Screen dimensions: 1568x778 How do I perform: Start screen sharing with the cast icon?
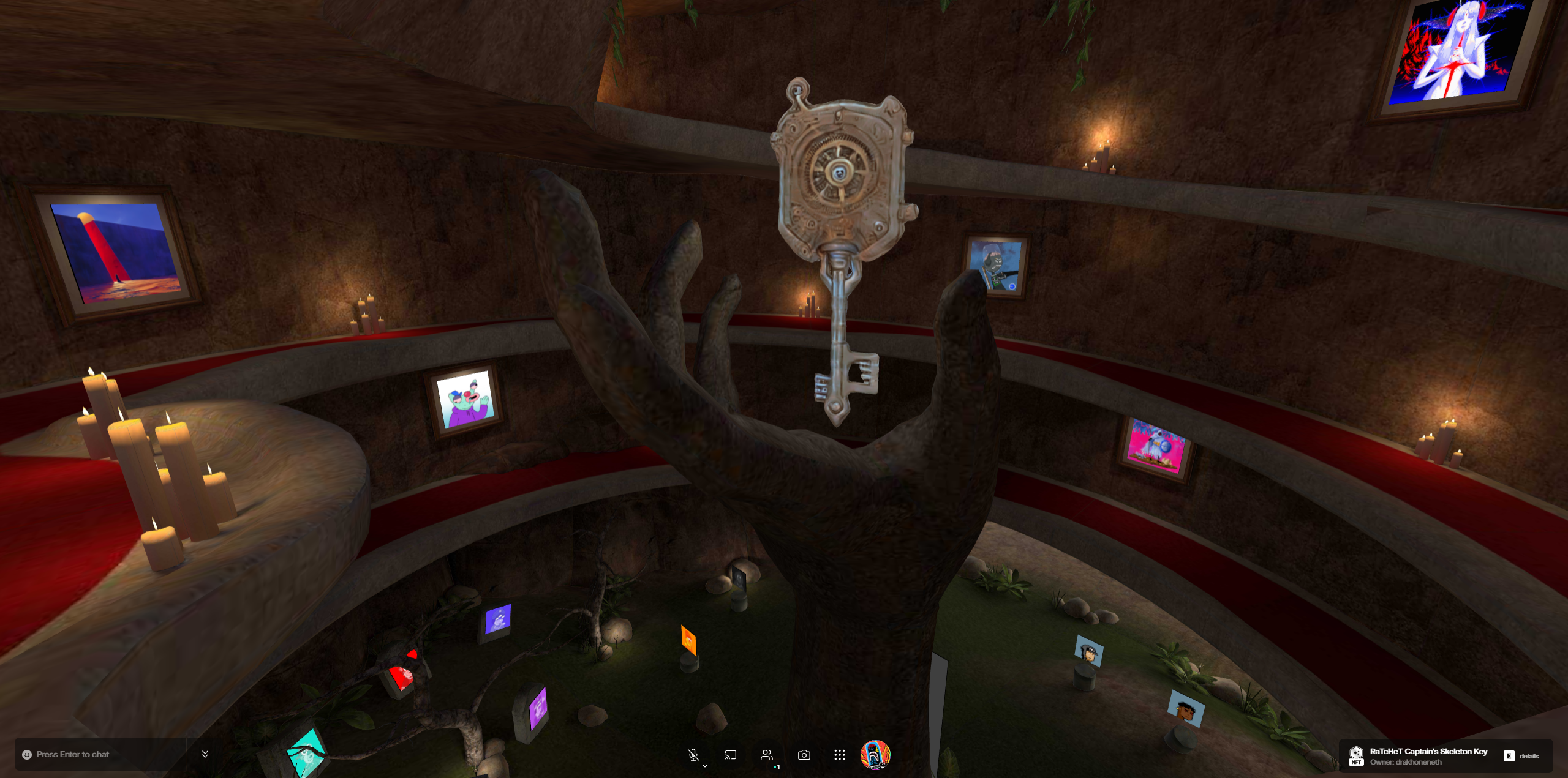(730, 755)
